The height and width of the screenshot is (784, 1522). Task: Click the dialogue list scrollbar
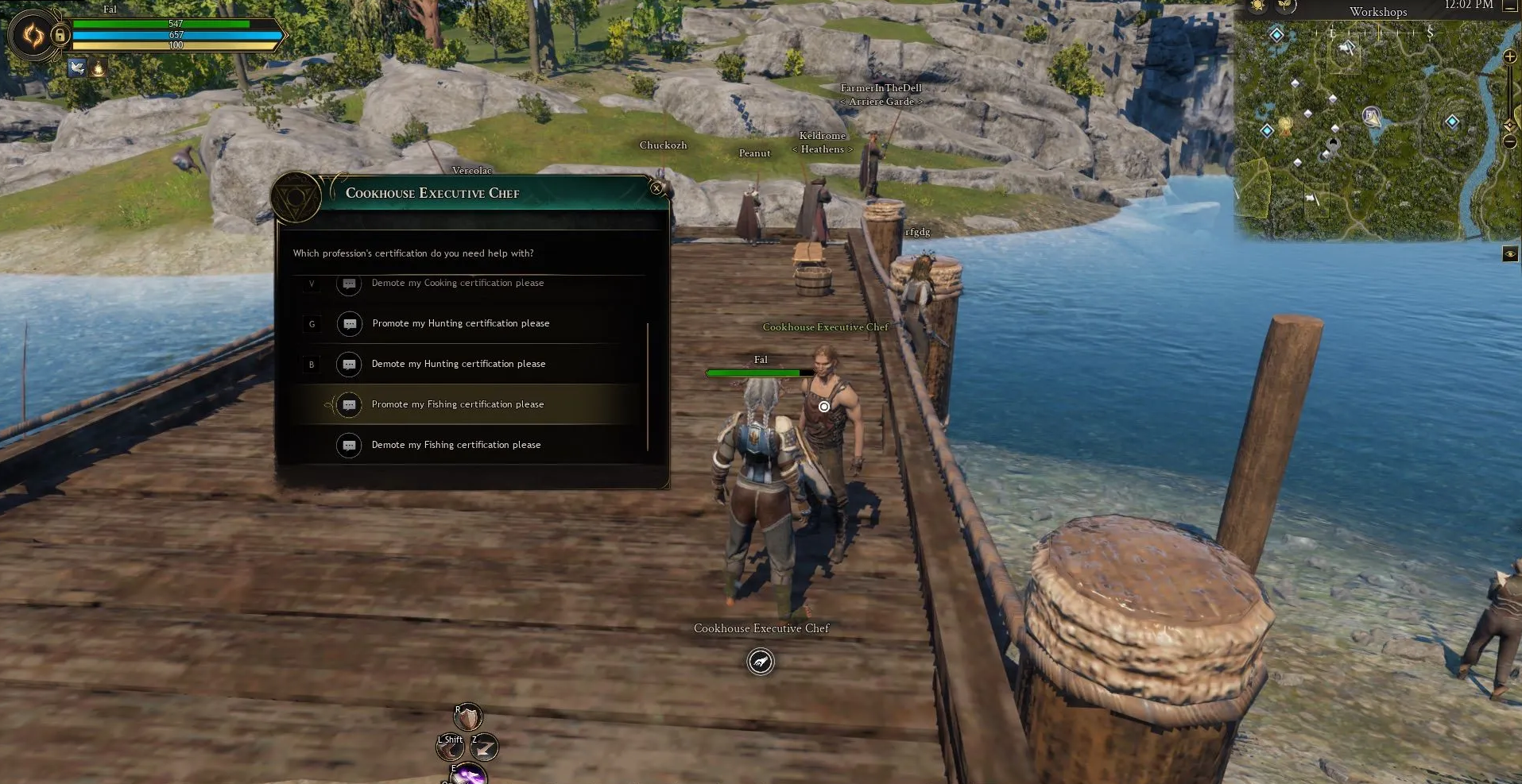pyautogui.click(x=648, y=385)
